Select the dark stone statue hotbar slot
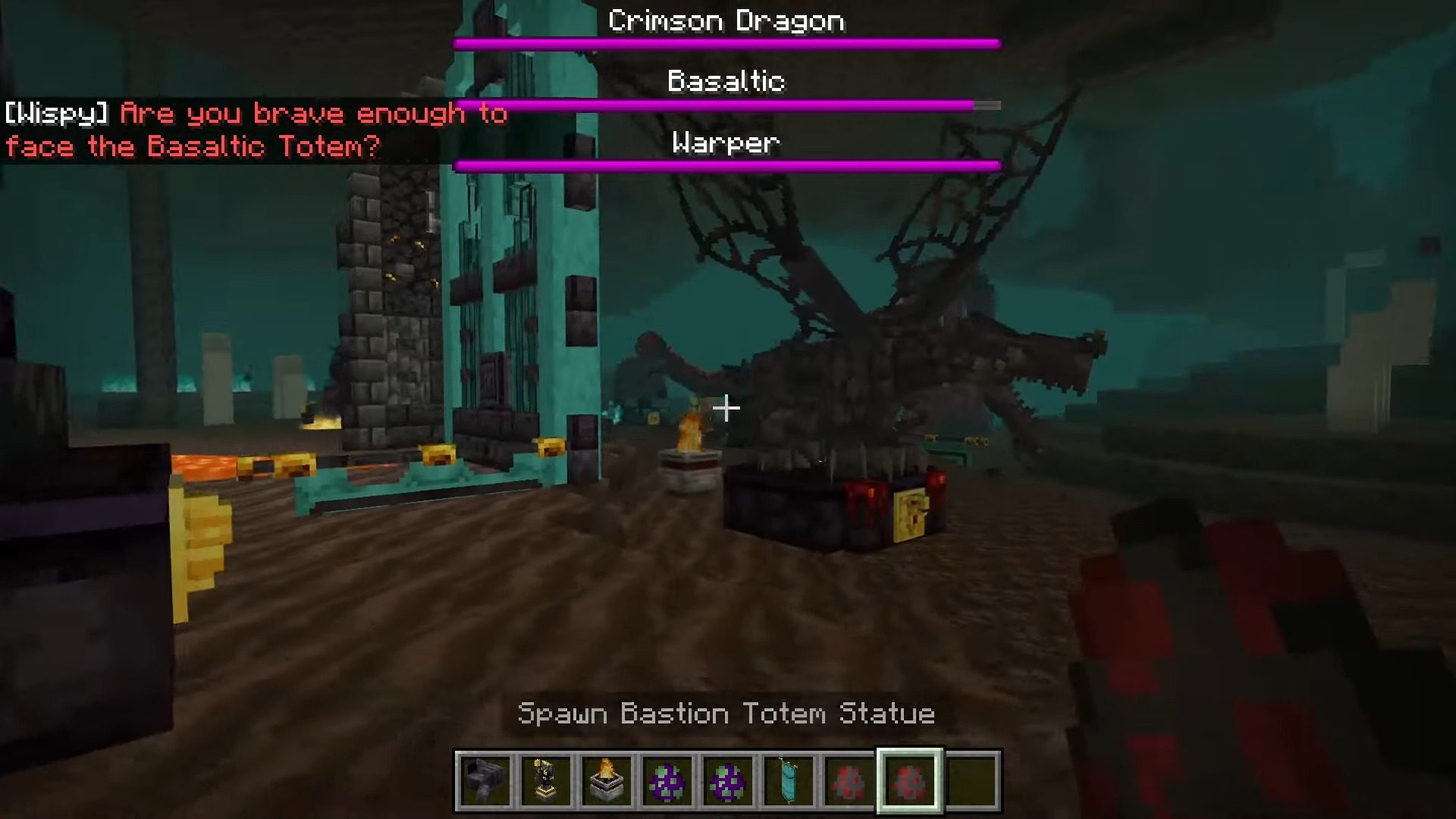The height and width of the screenshot is (819, 1456). coord(485,781)
